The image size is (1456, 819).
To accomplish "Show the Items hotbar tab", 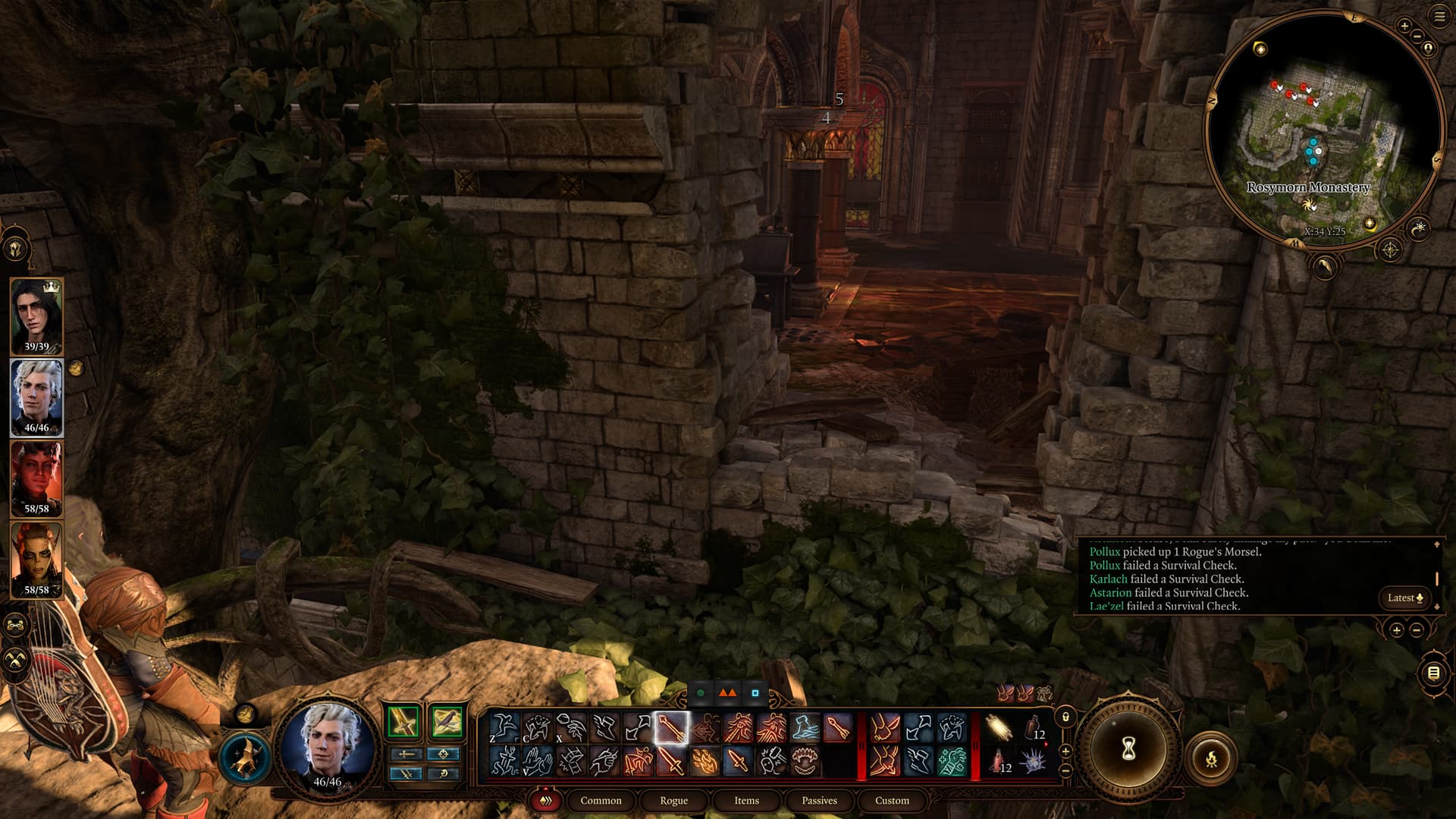I will [x=746, y=800].
